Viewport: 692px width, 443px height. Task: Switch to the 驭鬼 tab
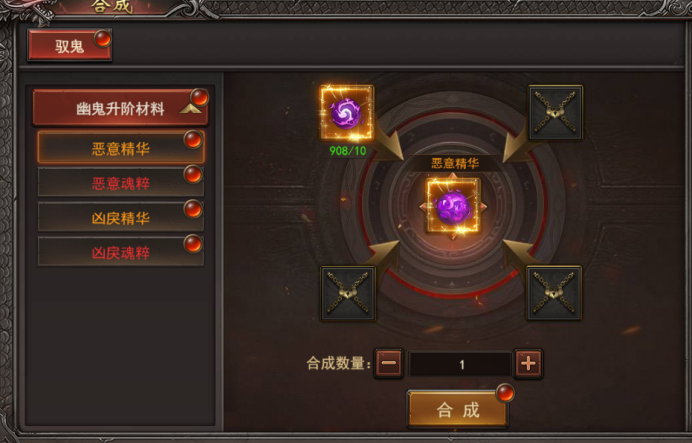[x=69, y=45]
